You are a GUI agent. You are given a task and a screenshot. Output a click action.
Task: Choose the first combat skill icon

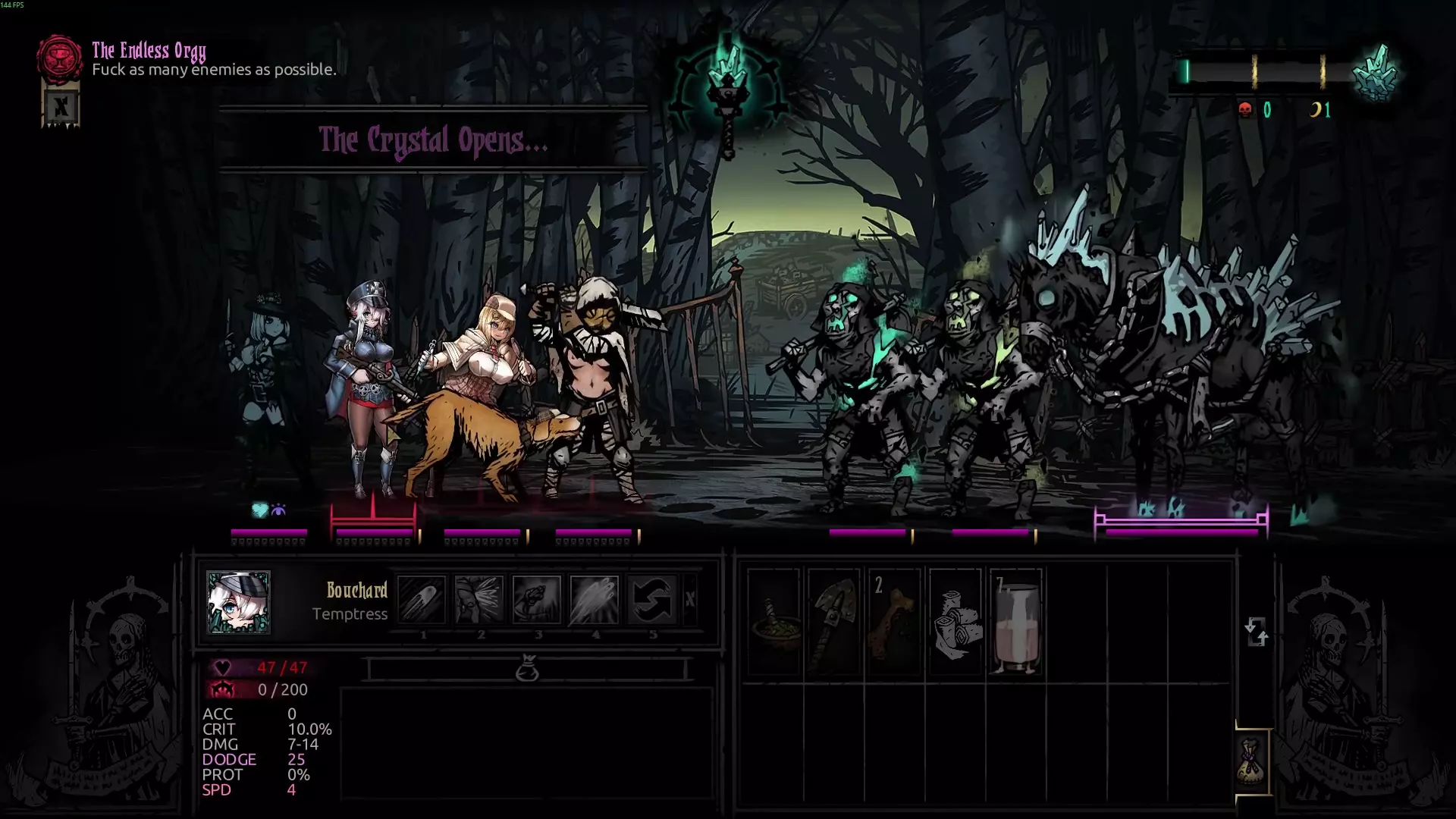[x=422, y=599]
